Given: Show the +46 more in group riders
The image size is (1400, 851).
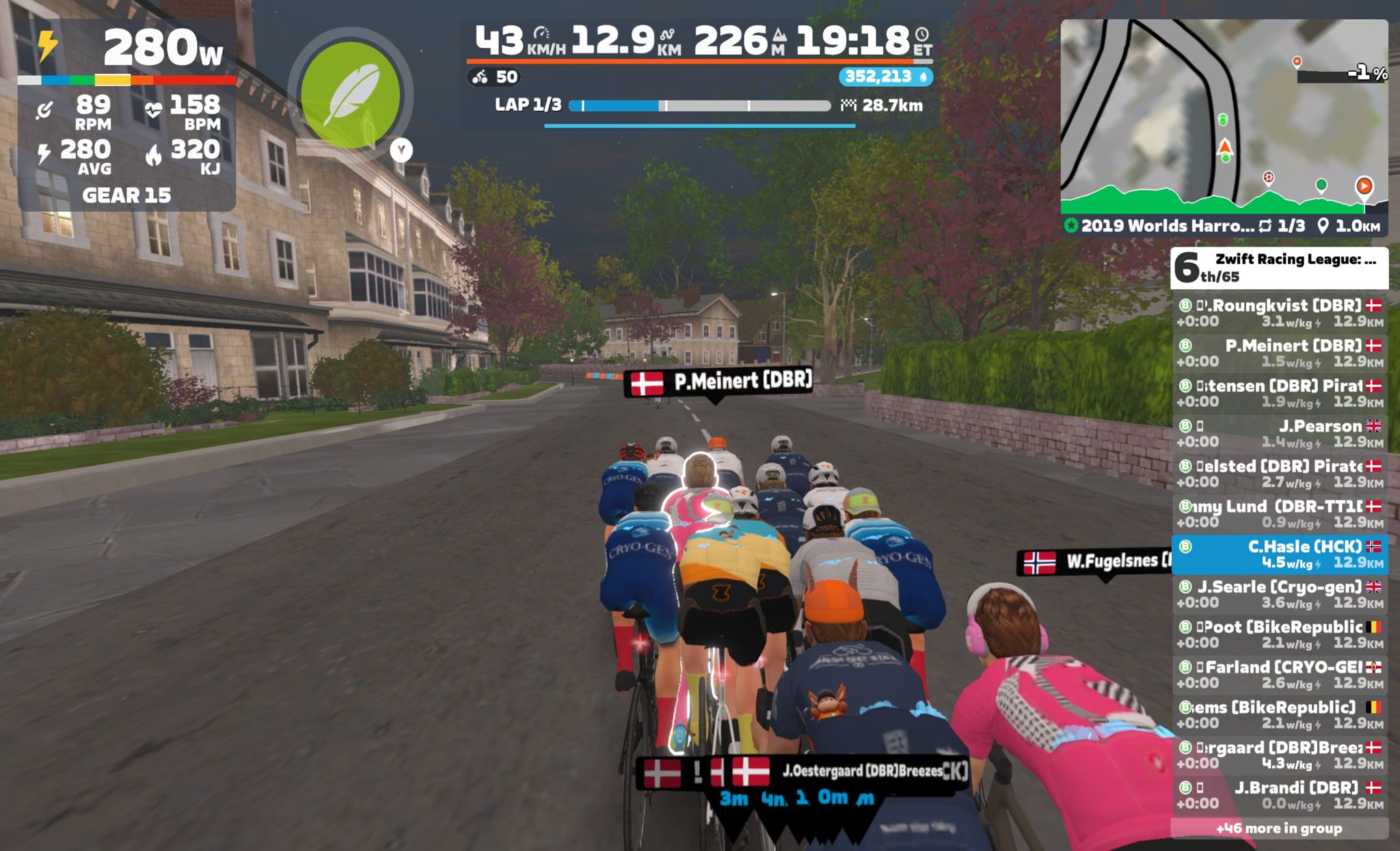Looking at the screenshot, I should tap(1279, 828).
